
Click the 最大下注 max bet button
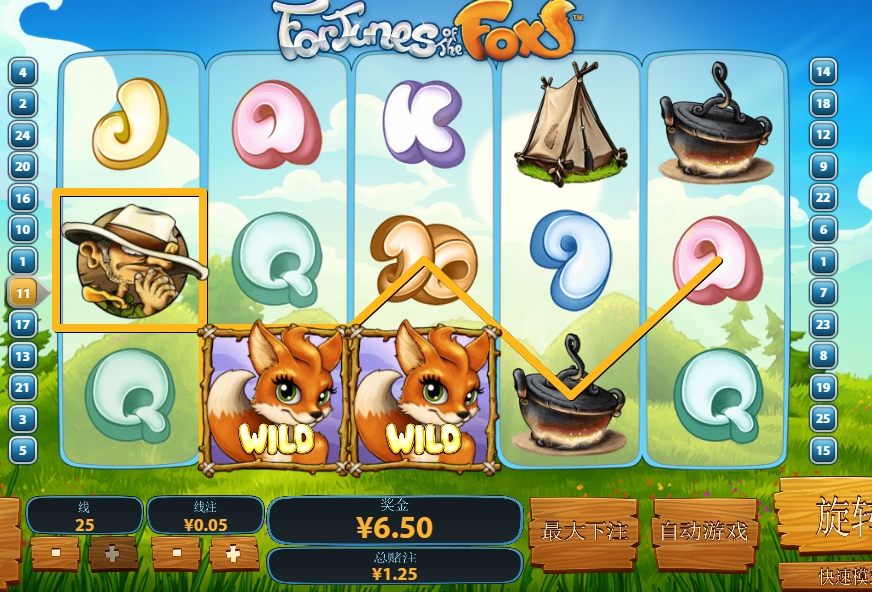point(582,531)
